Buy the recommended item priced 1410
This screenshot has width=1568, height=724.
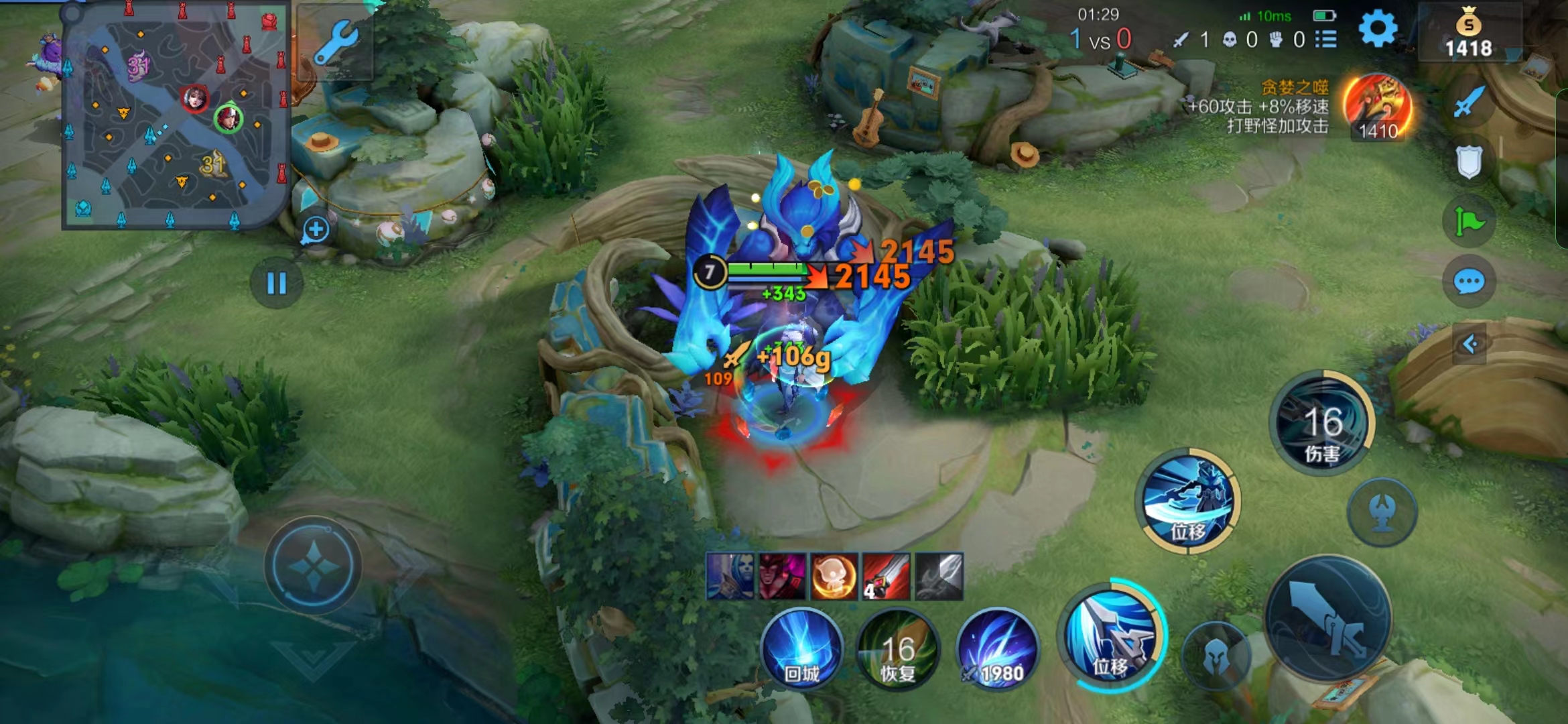click(1378, 107)
